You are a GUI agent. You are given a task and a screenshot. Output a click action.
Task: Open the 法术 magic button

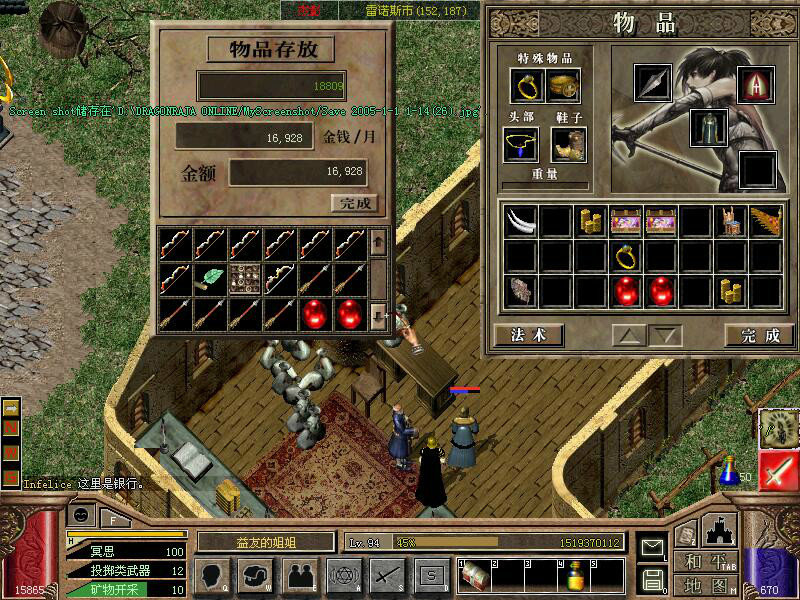(528, 335)
